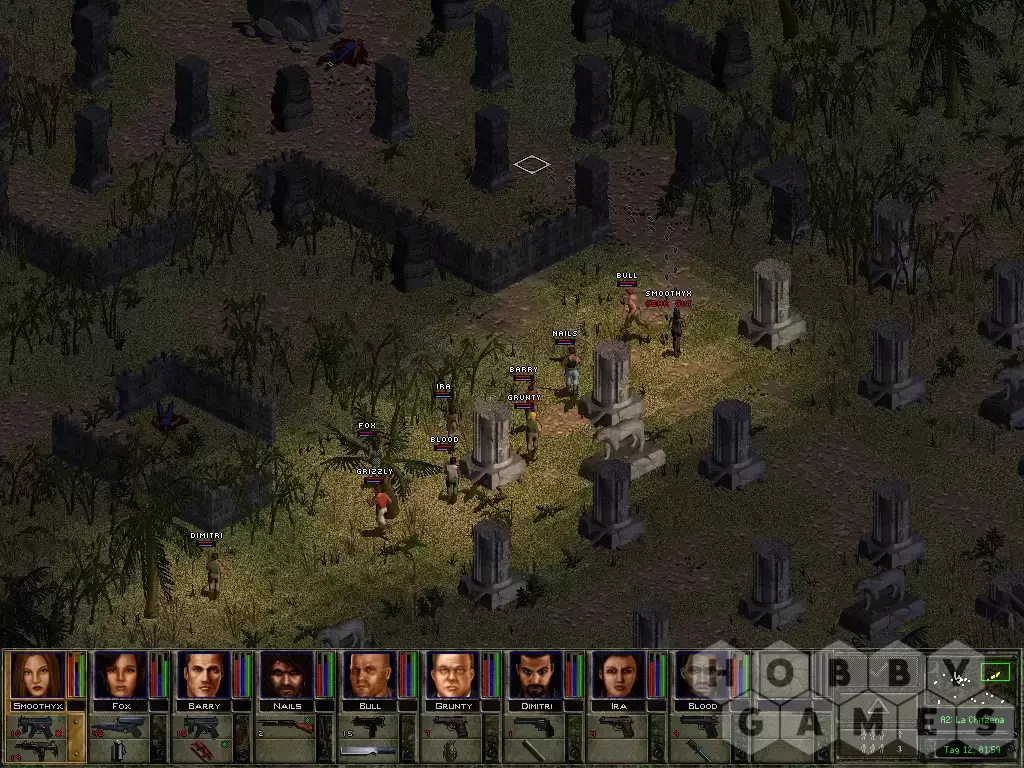Select Bull's portrait
The height and width of the screenshot is (768, 1024).
(x=370, y=676)
